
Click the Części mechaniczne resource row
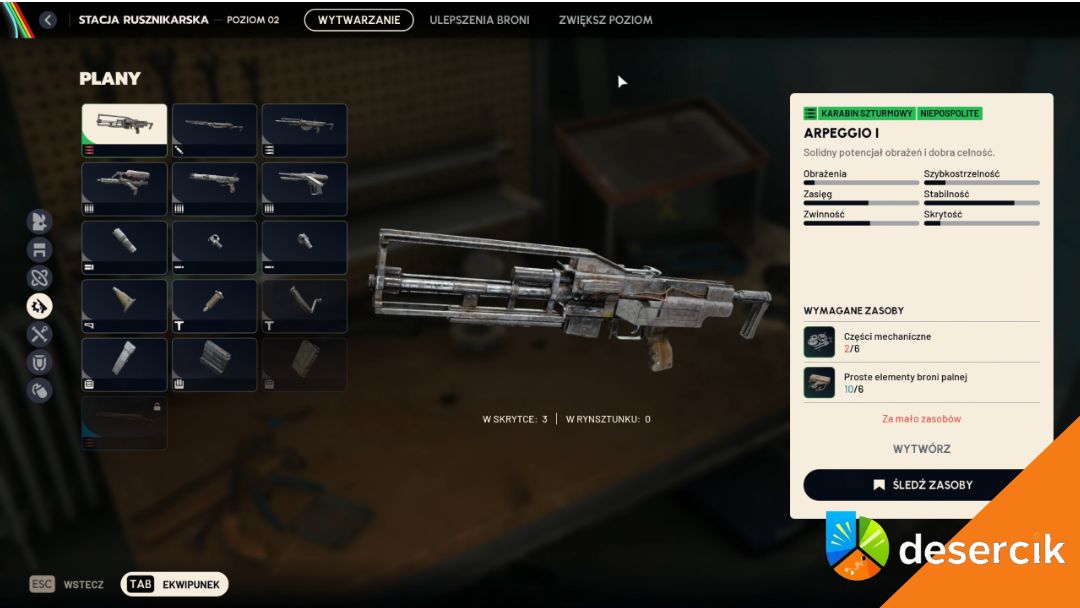pyautogui.click(x=921, y=342)
